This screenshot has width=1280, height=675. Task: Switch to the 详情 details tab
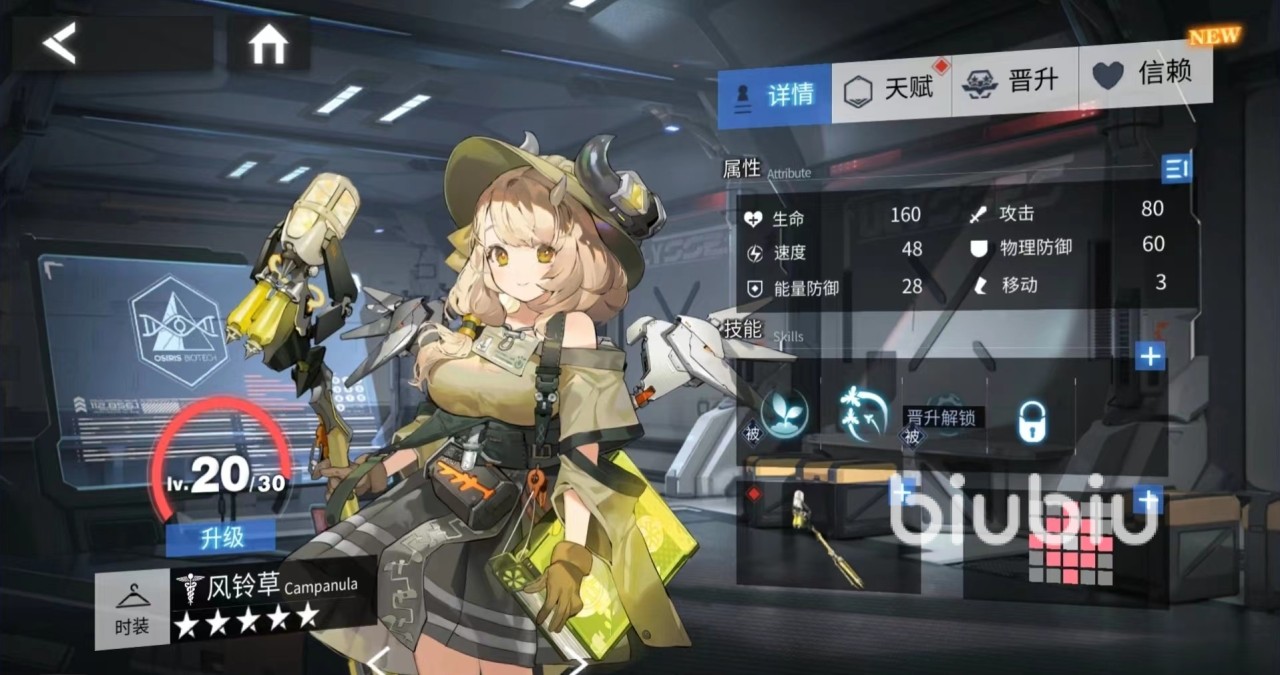click(775, 95)
